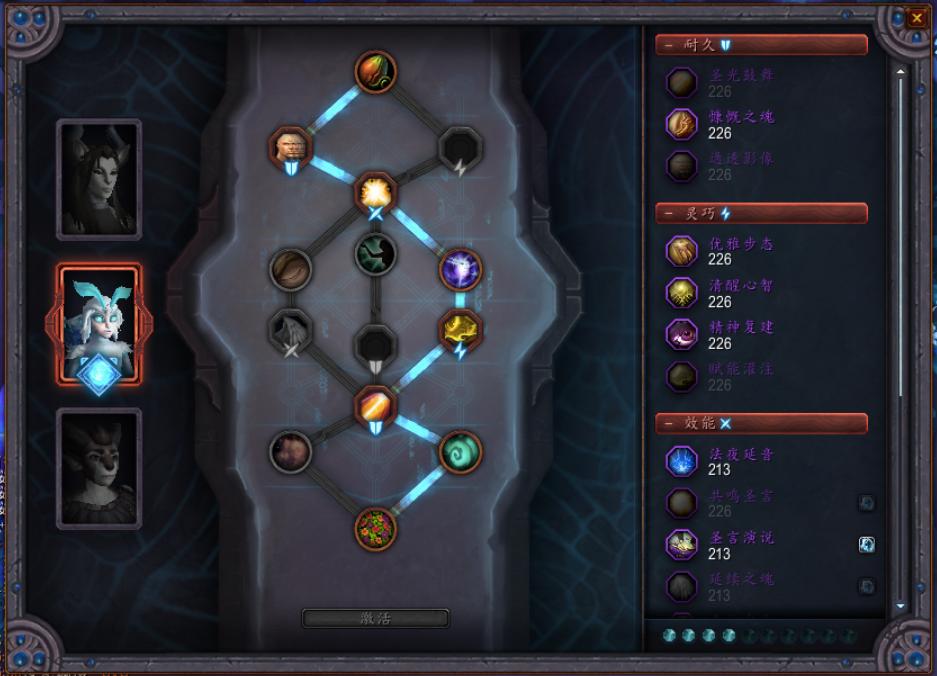Close the soulbind window
The image size is (937, 676).
pyautogui.click(x=916, y=18)
